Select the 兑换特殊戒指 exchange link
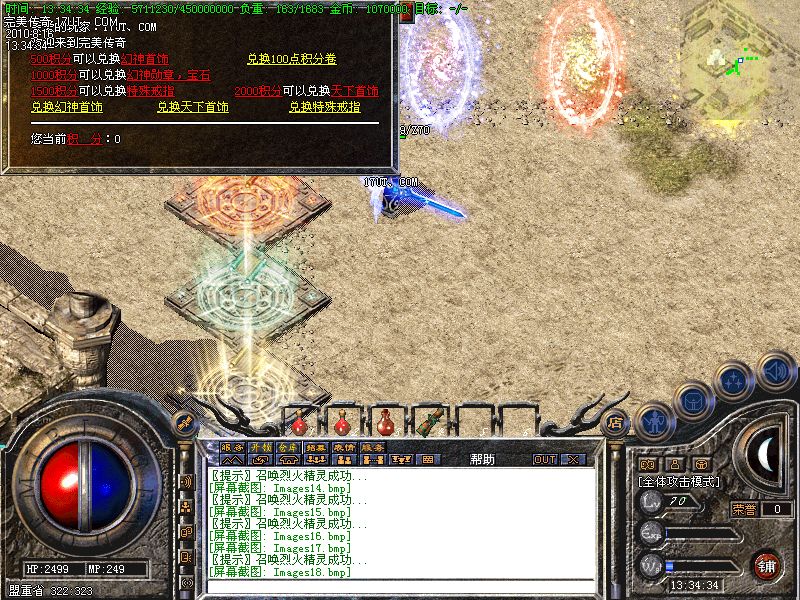This screenshot has width=800, height=600. (x=325, y=107)
